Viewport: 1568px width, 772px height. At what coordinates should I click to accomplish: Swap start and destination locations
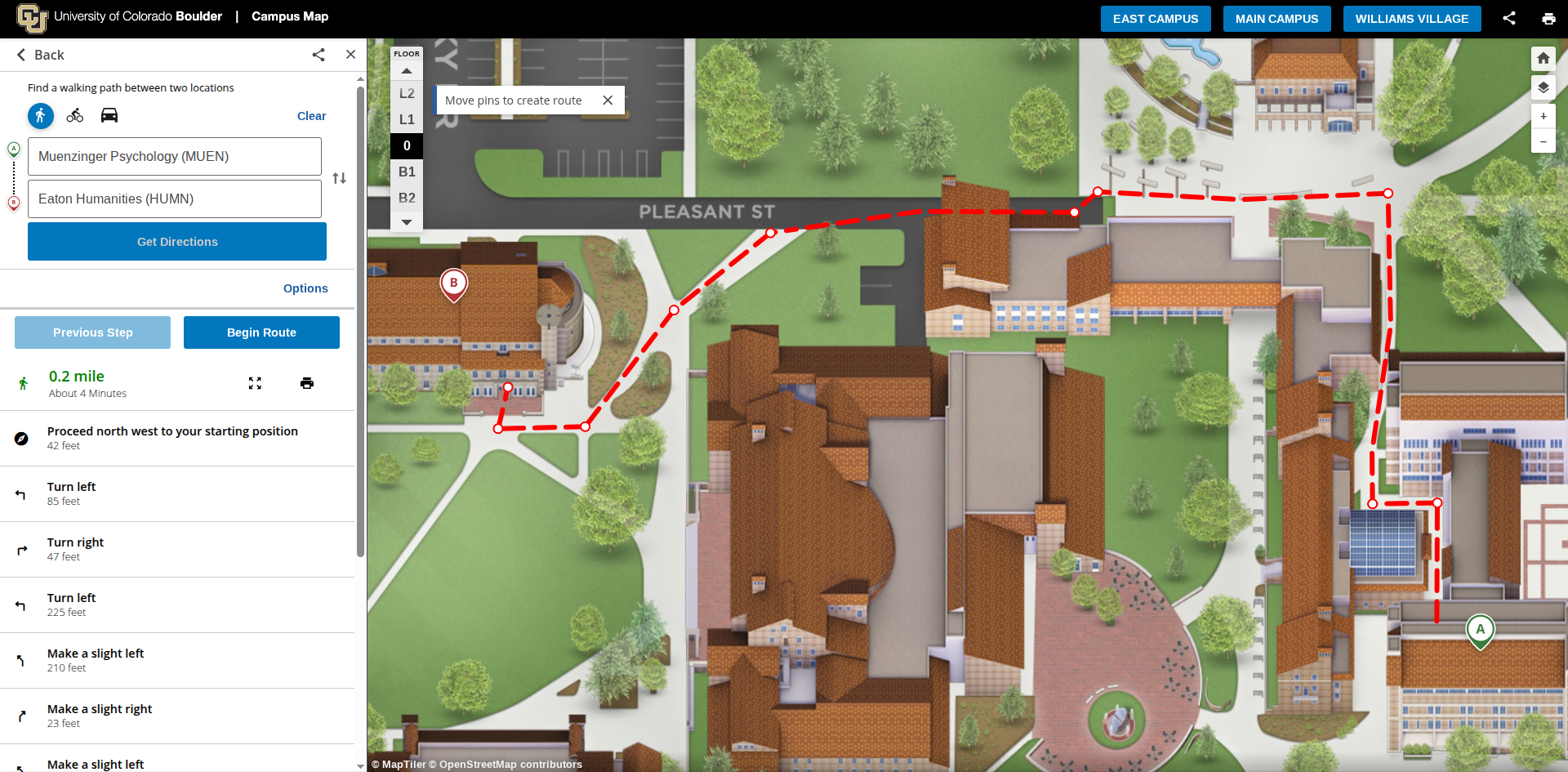click(x=340, y=178)
